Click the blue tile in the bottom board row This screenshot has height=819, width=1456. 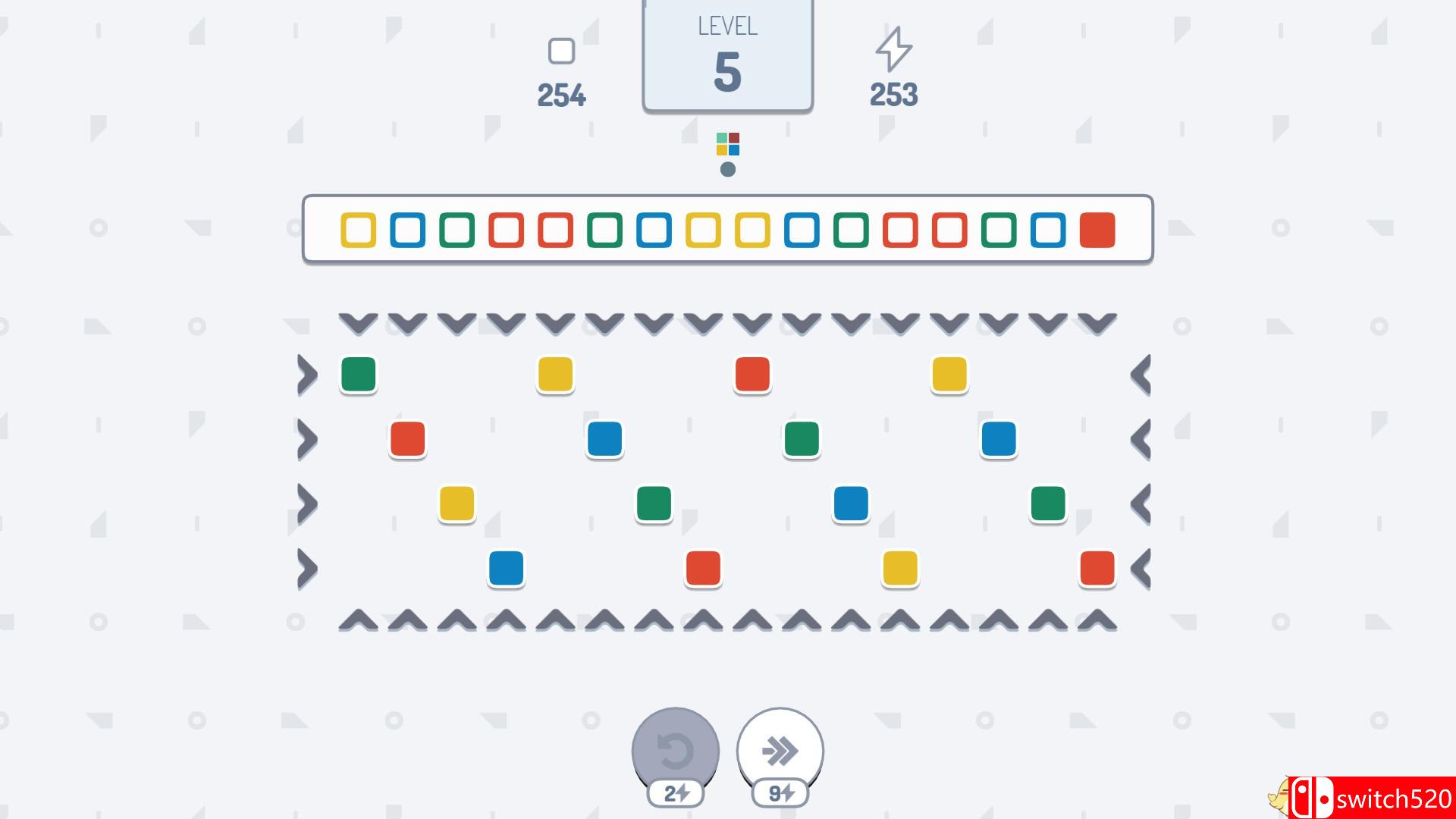[506, 570]
